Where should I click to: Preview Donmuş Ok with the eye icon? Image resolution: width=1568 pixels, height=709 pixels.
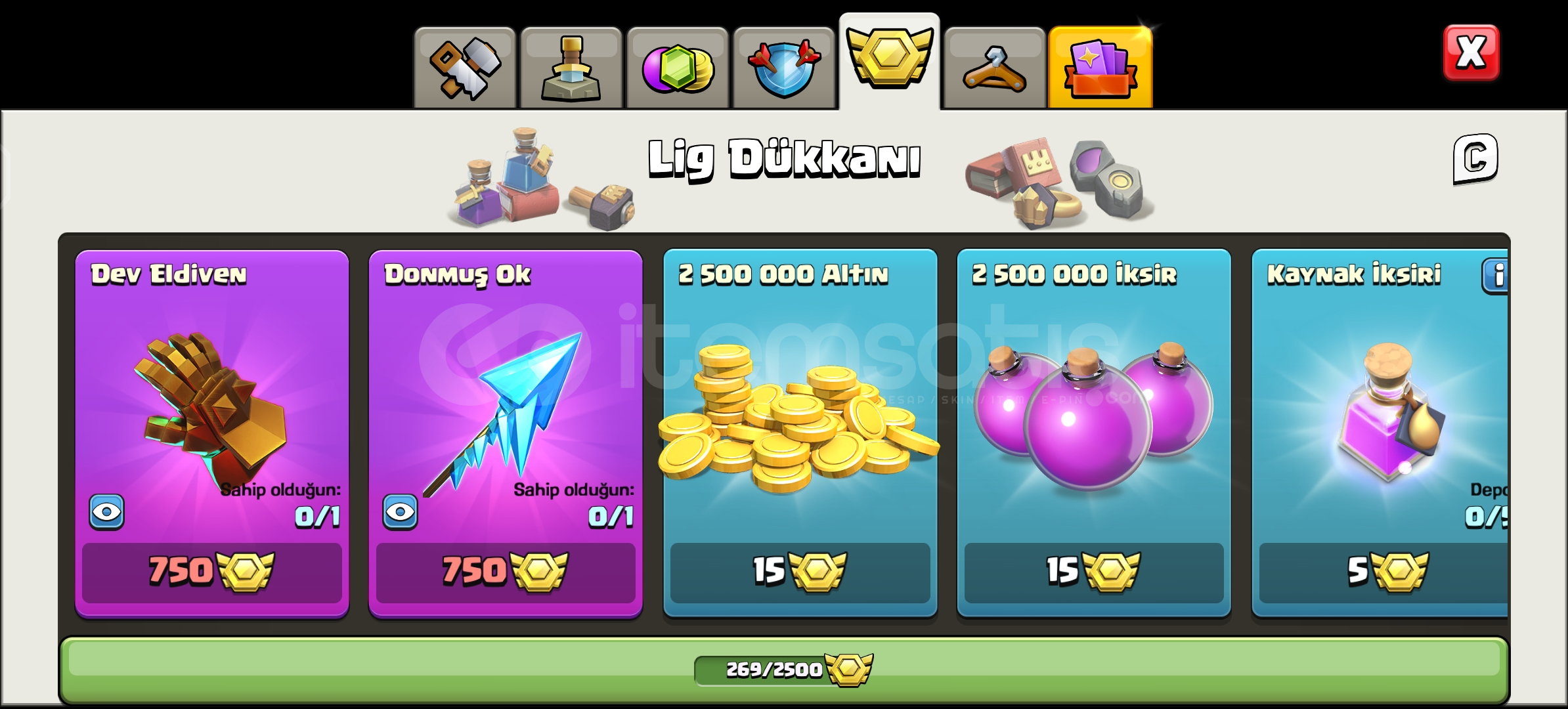pyautogui.click(x=401, y=511)
